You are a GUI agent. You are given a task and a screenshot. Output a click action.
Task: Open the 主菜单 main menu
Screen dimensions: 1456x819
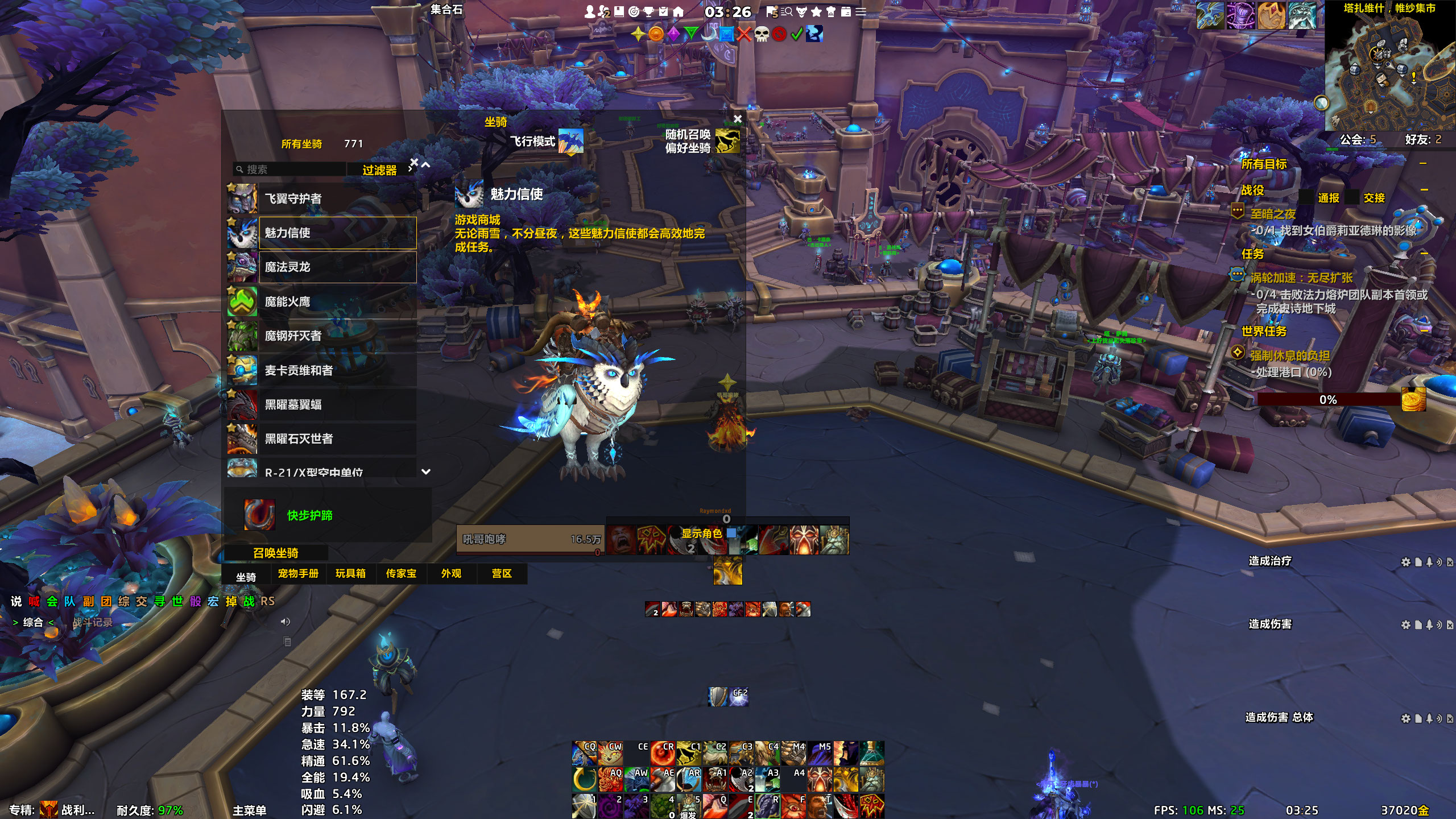click(249, 810)
